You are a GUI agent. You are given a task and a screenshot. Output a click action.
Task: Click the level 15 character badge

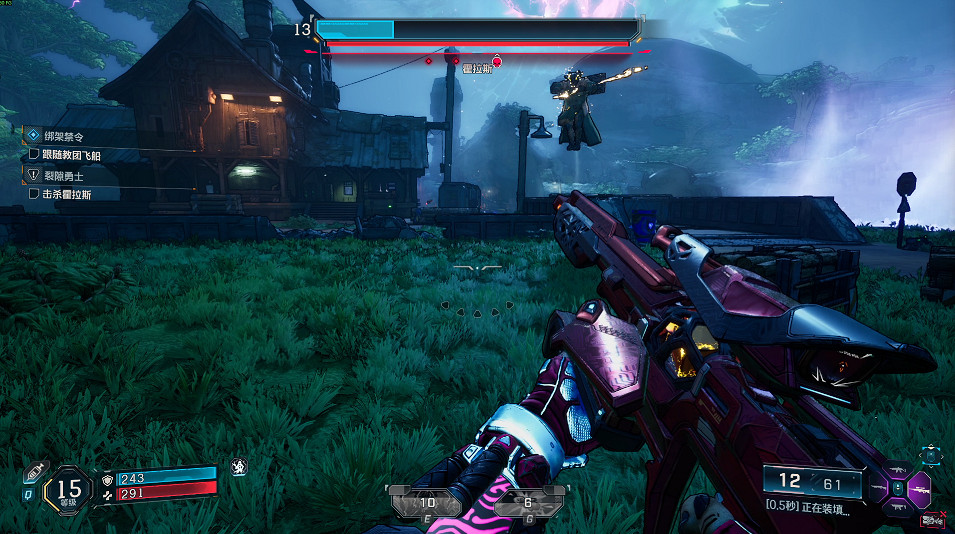pyautogui.click(x=69, y=489)
